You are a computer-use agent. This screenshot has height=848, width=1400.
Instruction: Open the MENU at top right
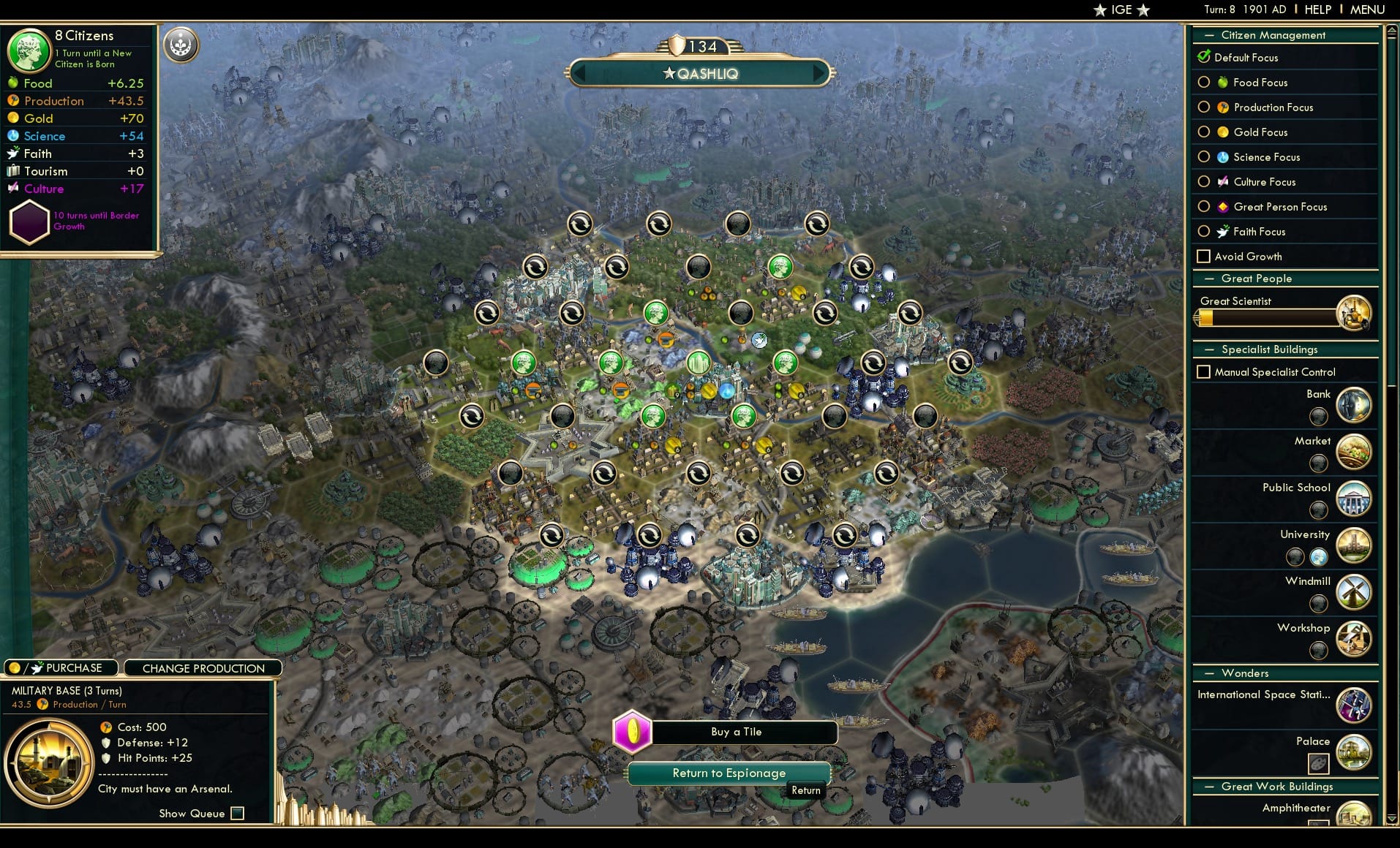point(1366,10)
